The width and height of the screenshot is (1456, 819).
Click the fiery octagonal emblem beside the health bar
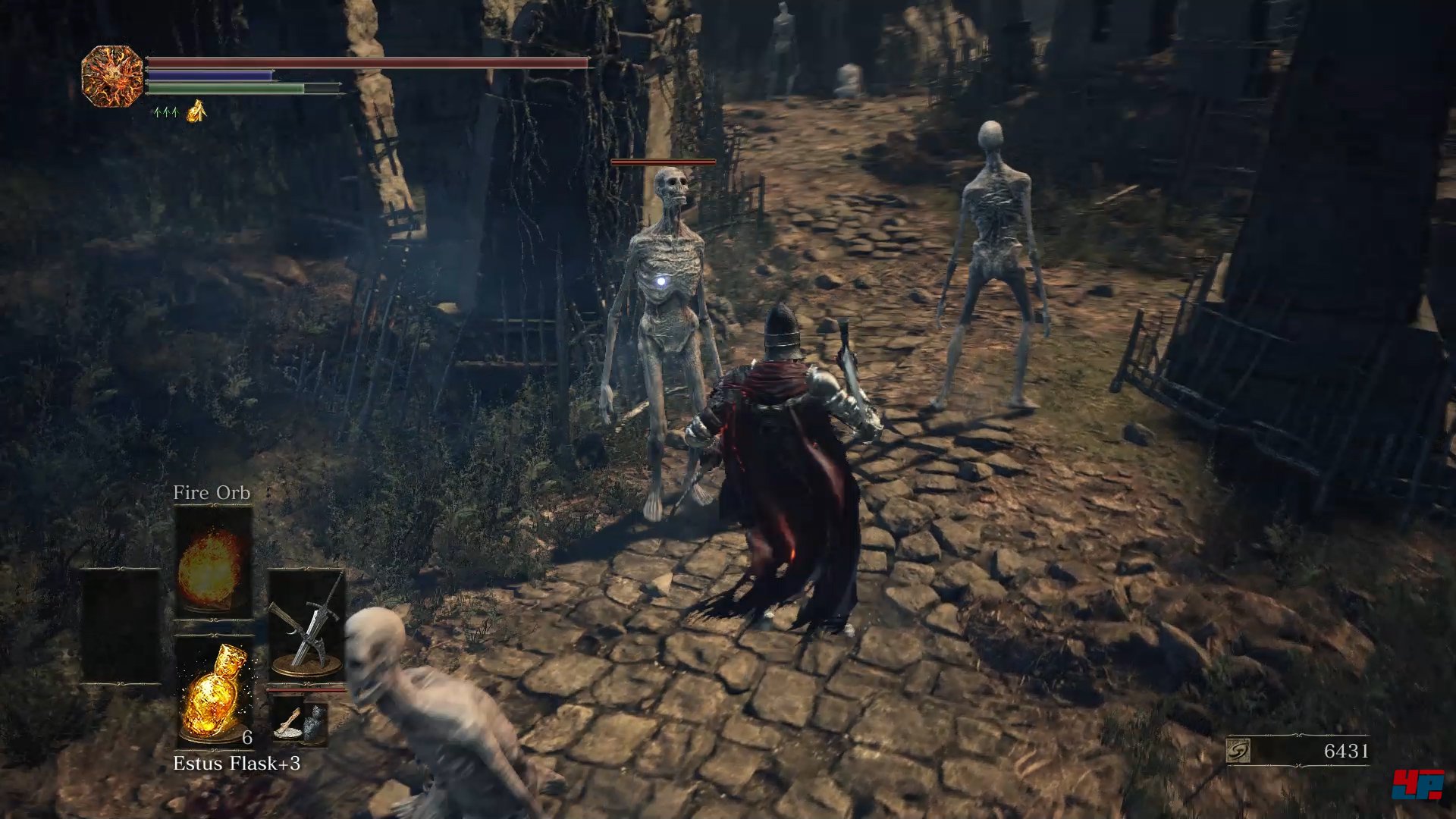point(112,76)
